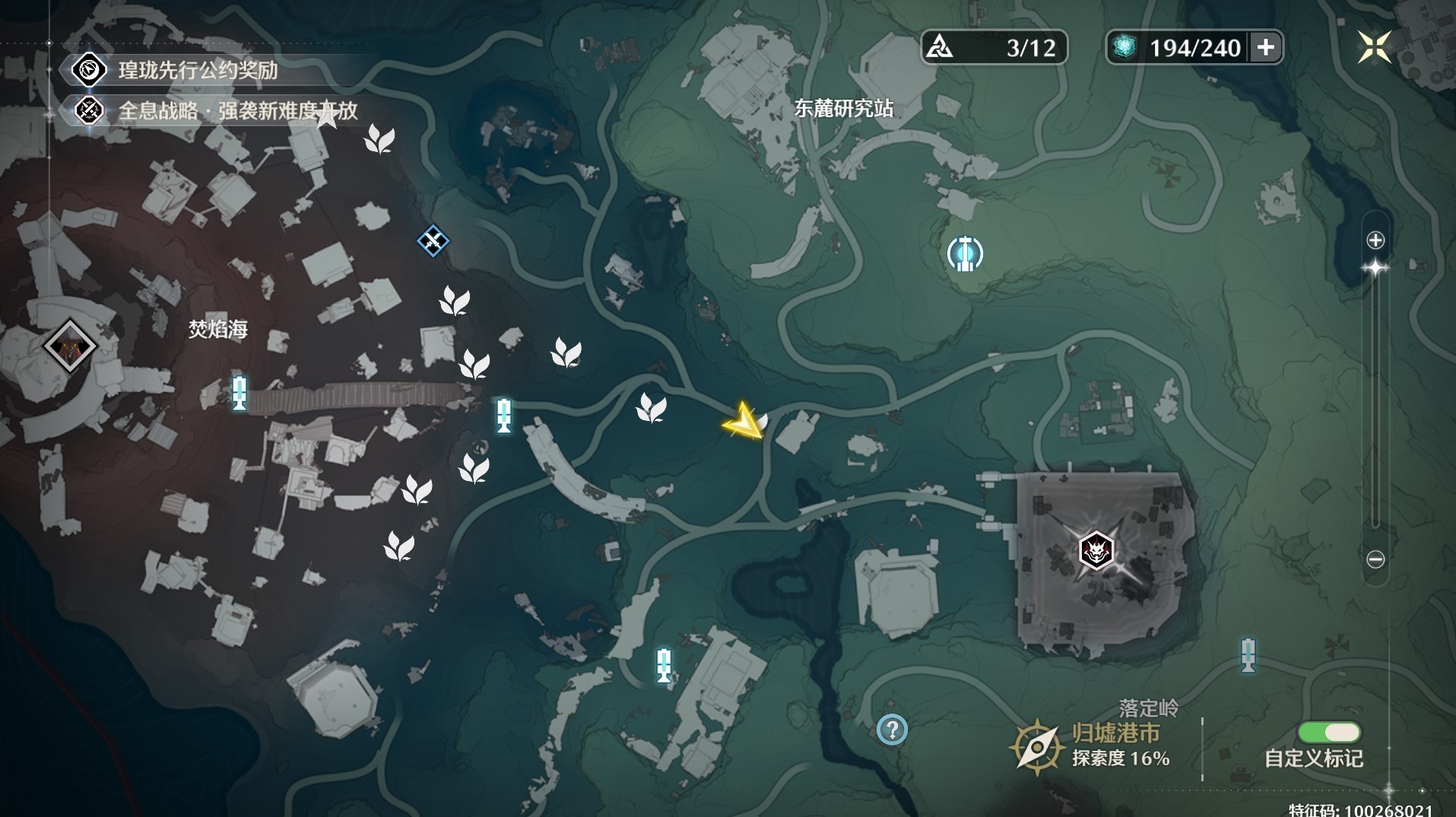This screenshot has width=1456, height=817.
Task: Zoom in the map with the plus button
Action: pos(1375,240)
